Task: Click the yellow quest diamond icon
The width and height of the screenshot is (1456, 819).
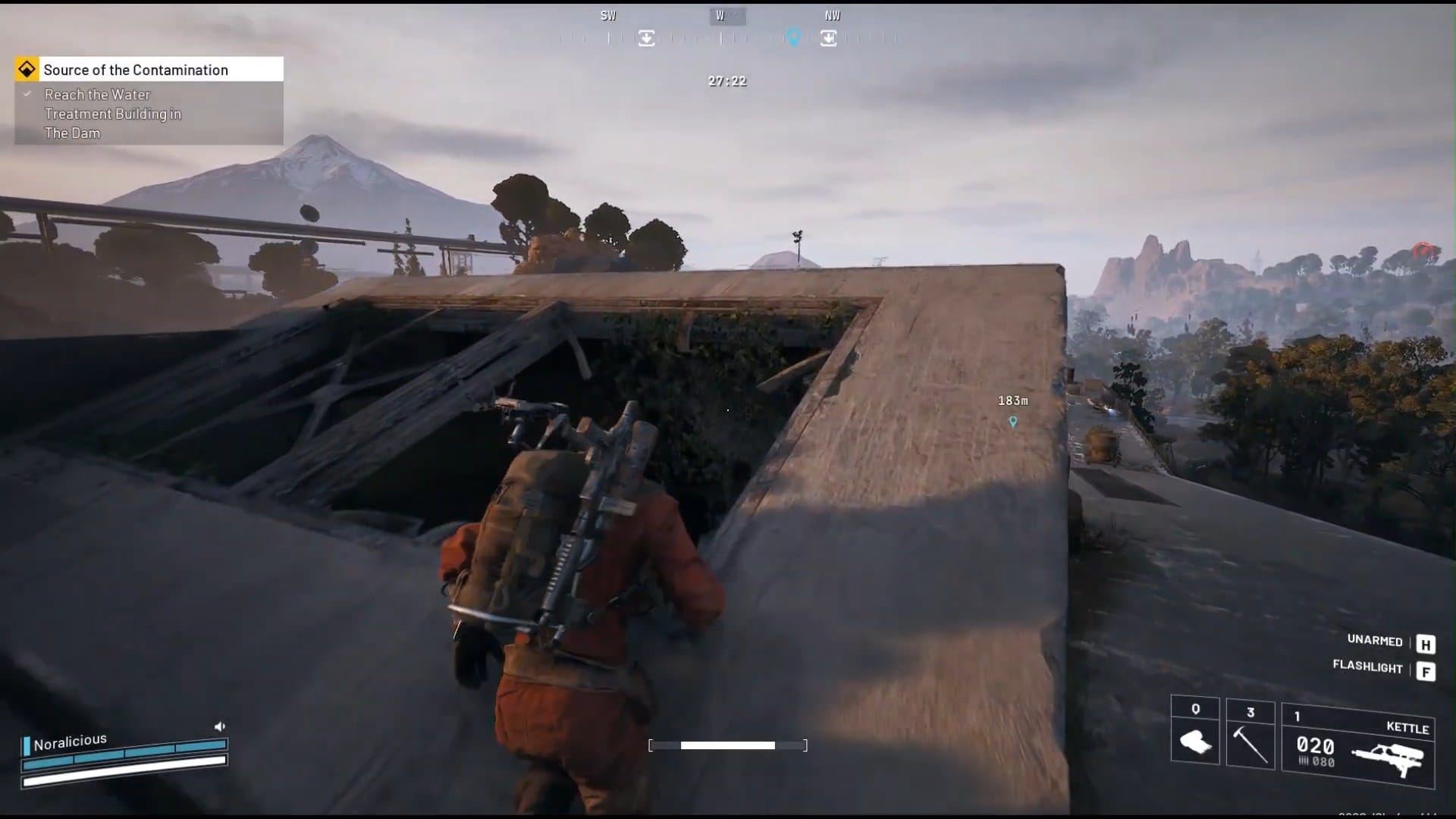Action: [x=27, y=69]
